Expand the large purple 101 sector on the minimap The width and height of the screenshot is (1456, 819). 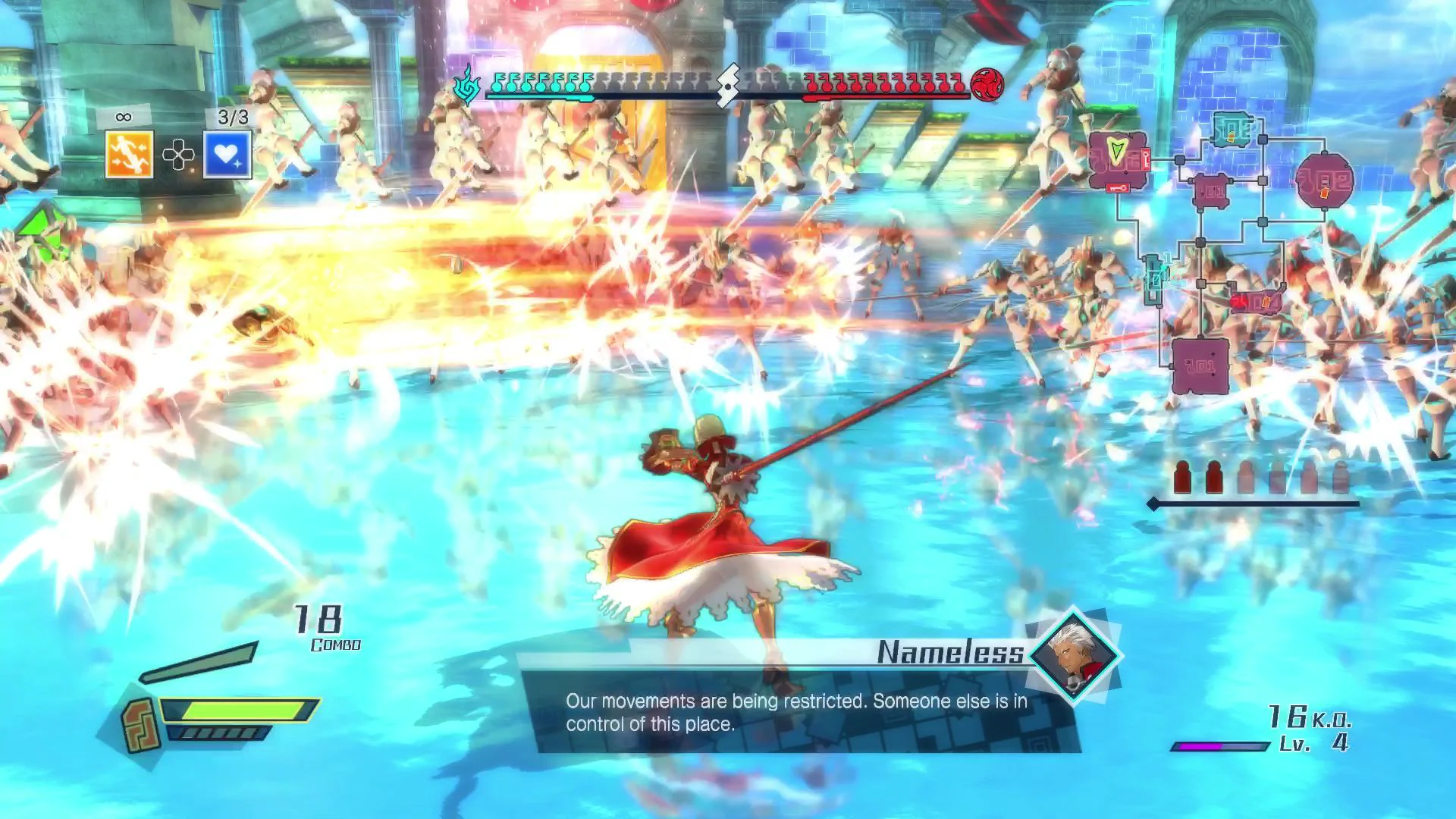(x=1199, y=364)
